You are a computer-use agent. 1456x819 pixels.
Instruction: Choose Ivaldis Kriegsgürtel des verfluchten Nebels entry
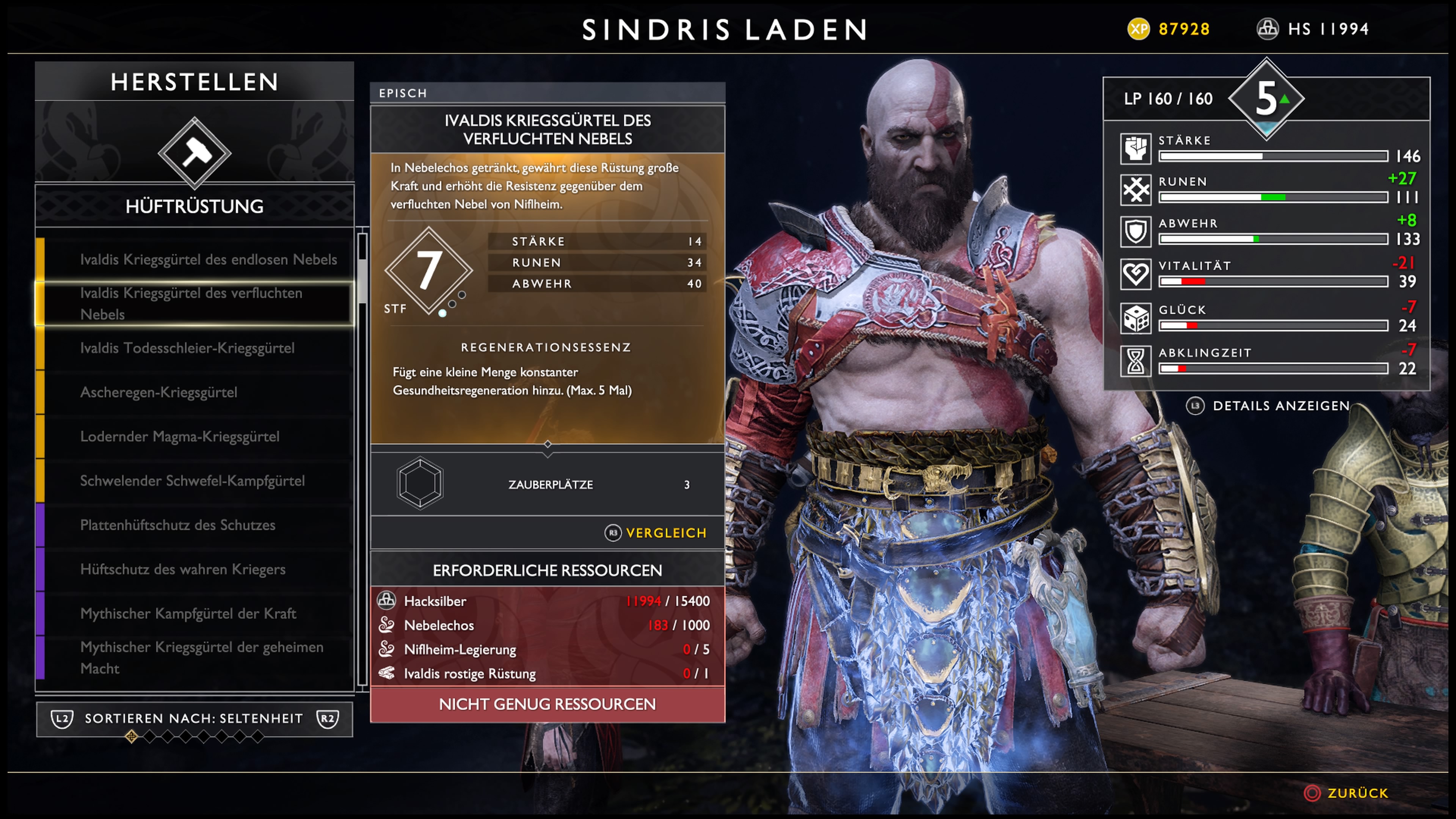(192, 303)
